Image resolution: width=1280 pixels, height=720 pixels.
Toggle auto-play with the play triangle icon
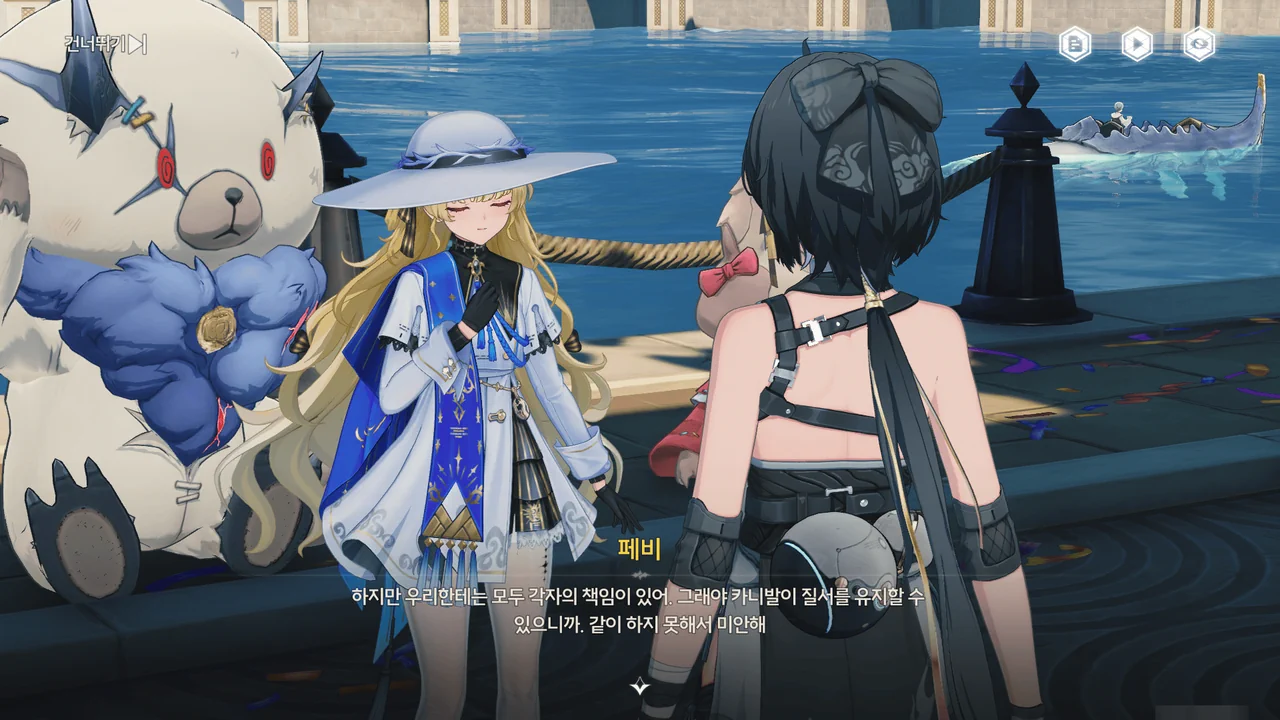click(x=1137, y=44)
